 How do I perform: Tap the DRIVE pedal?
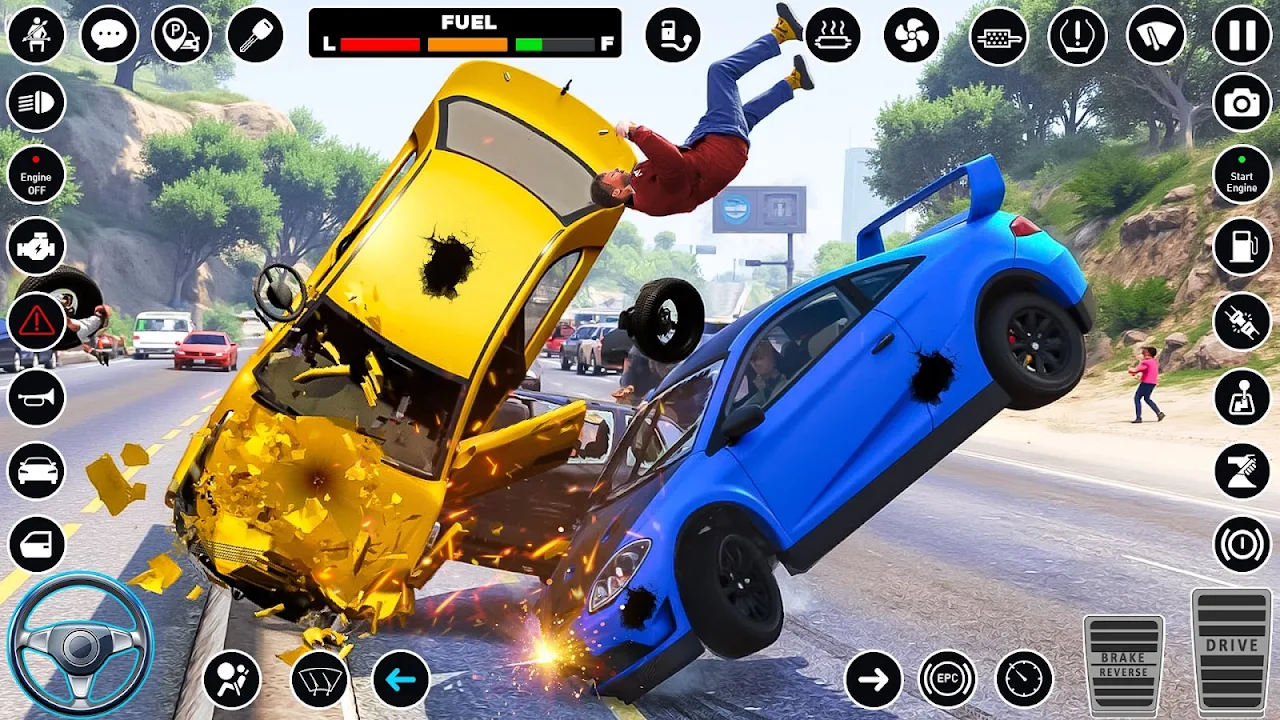[1231, 650]
